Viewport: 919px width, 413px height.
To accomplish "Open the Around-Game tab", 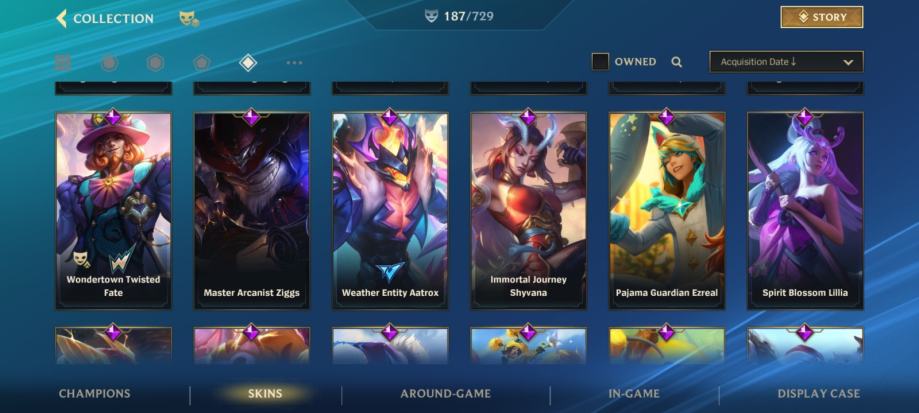I will pyautogui.click(x=444, y=394).
